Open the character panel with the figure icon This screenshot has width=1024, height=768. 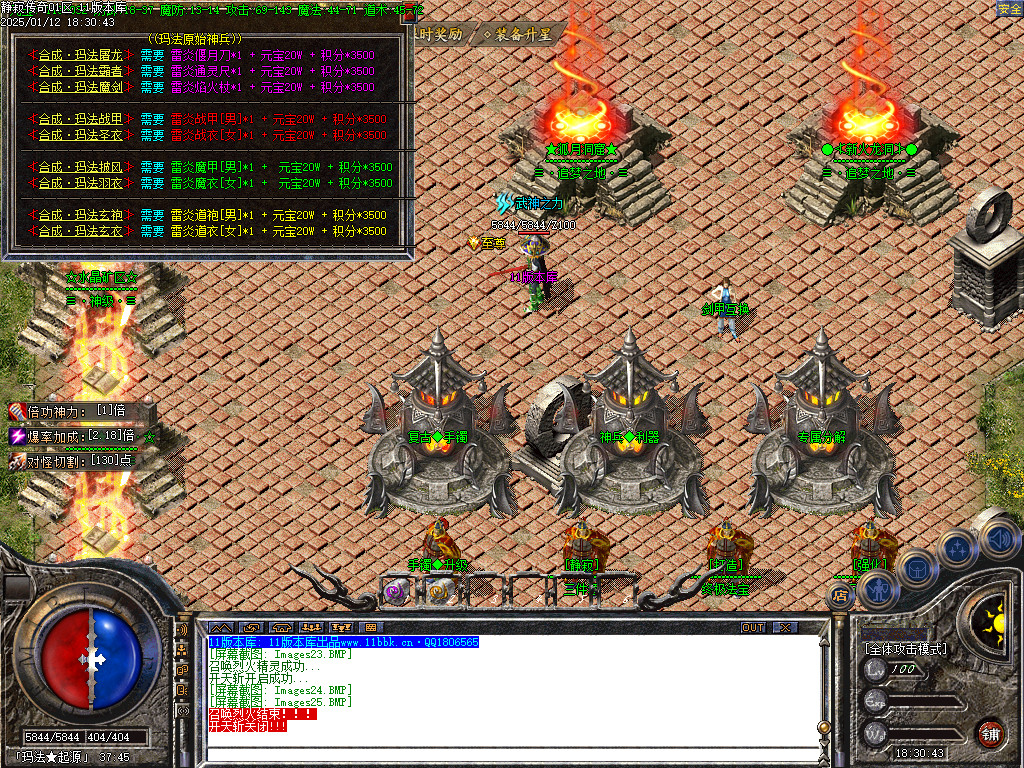coord(880,589)
